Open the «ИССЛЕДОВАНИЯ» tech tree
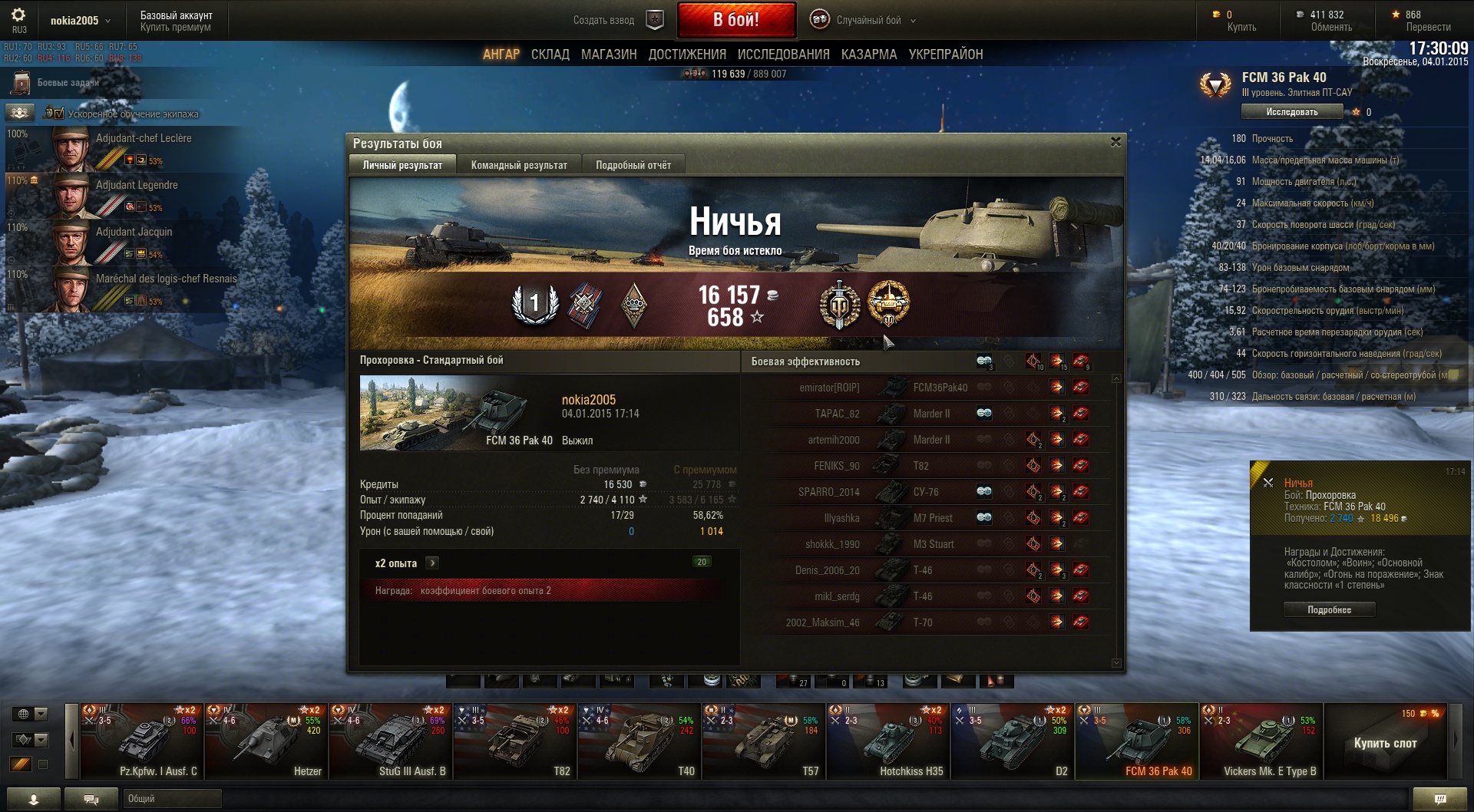The height and width of the screenshot is (812, 1474). point(783,54)
